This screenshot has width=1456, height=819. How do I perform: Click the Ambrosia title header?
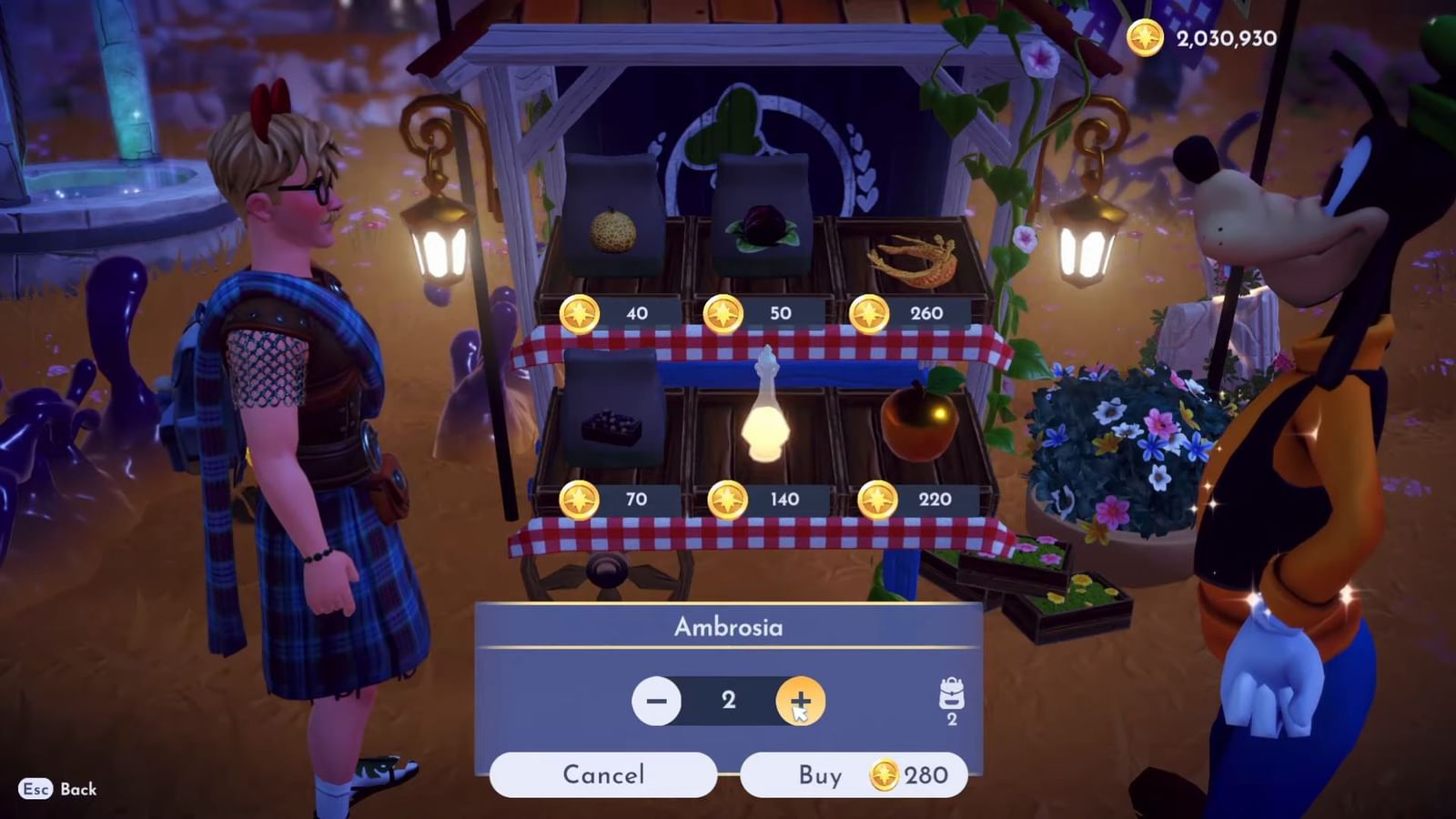(x=728, y=626)
